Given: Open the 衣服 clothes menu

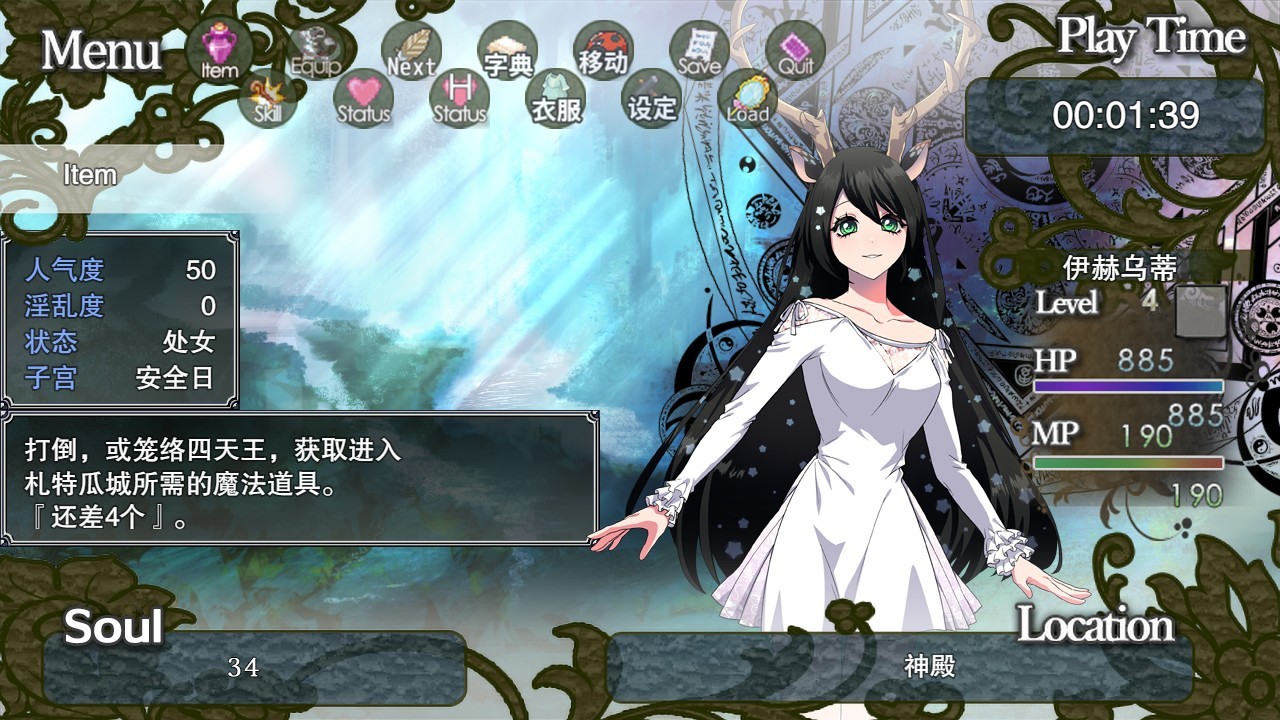Looking at the screenshot, I should [x=556, y=98].
